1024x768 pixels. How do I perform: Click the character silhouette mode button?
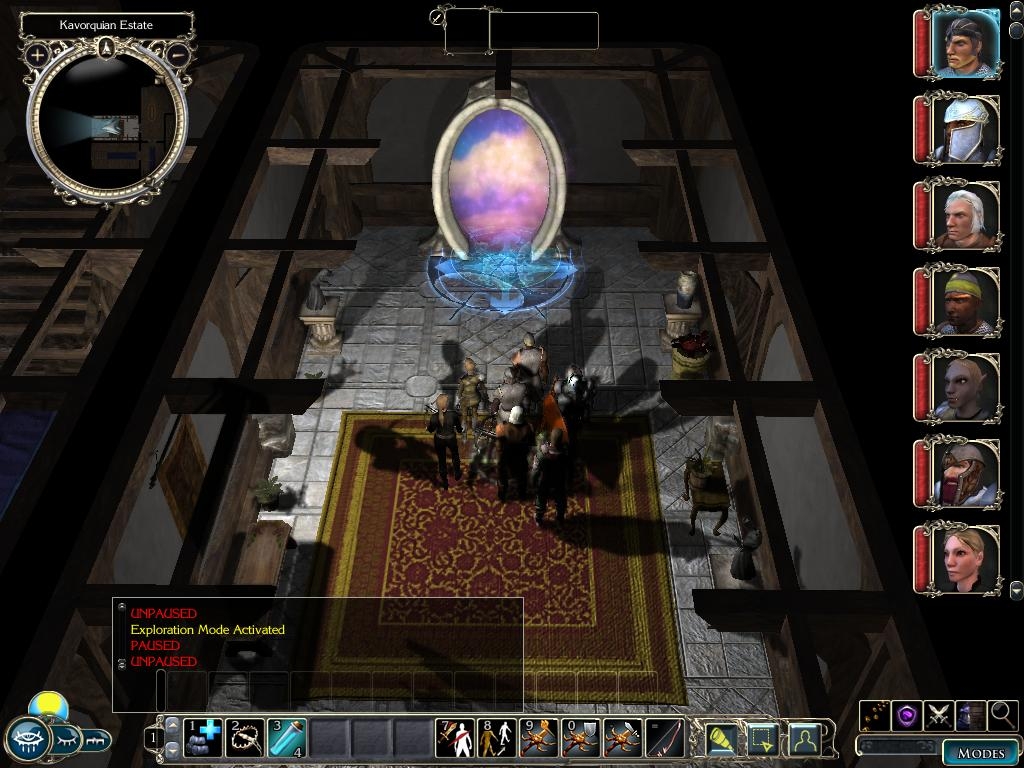(804, 739)
